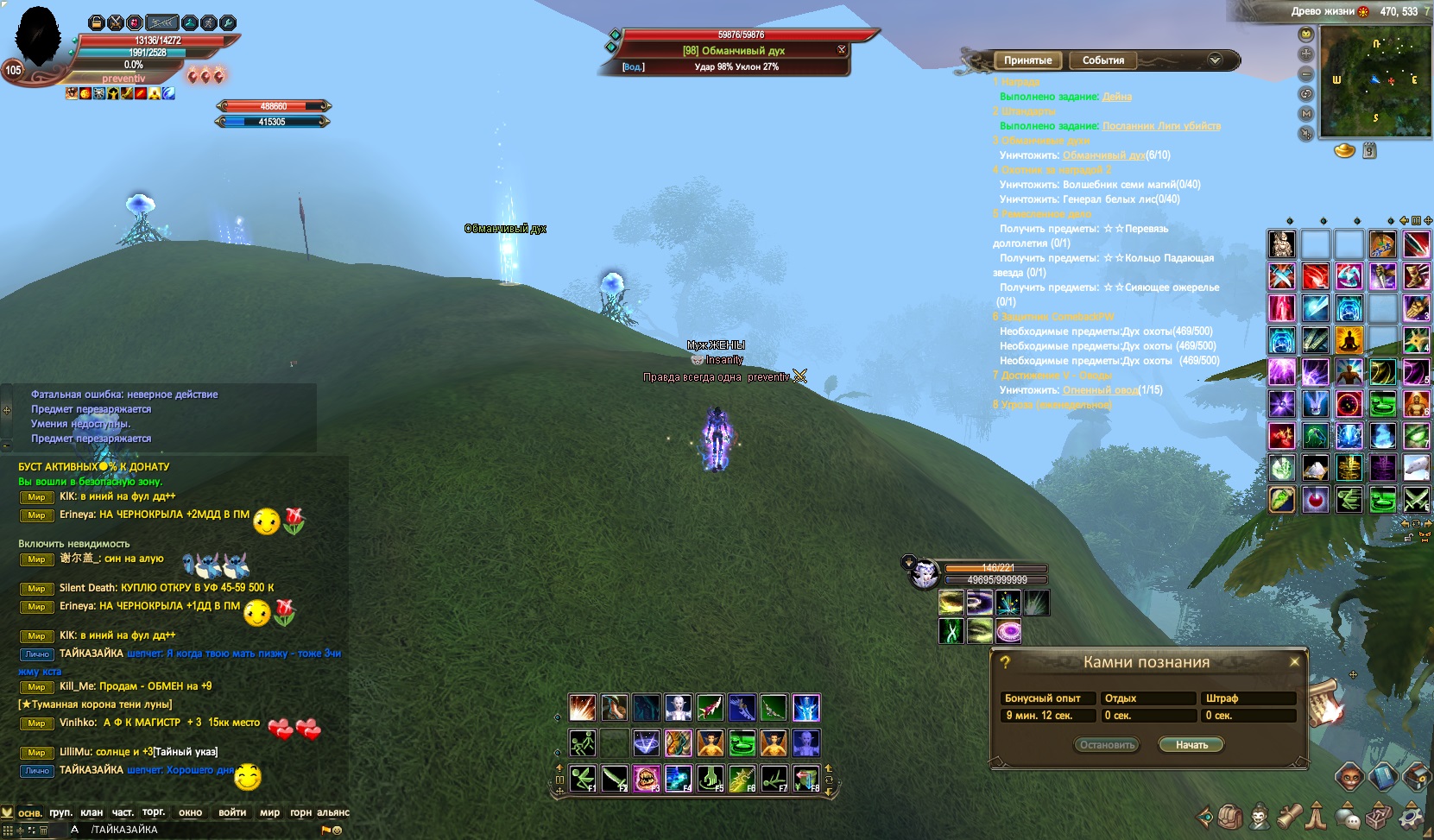Click the Остановить button
This screenshot has height=840, width=1434.
coord(1107,745)
